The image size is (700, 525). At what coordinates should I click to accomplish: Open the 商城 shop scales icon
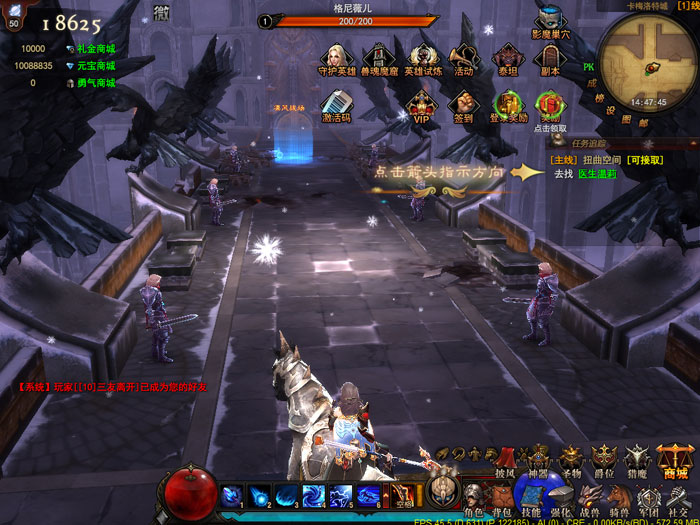676,460
